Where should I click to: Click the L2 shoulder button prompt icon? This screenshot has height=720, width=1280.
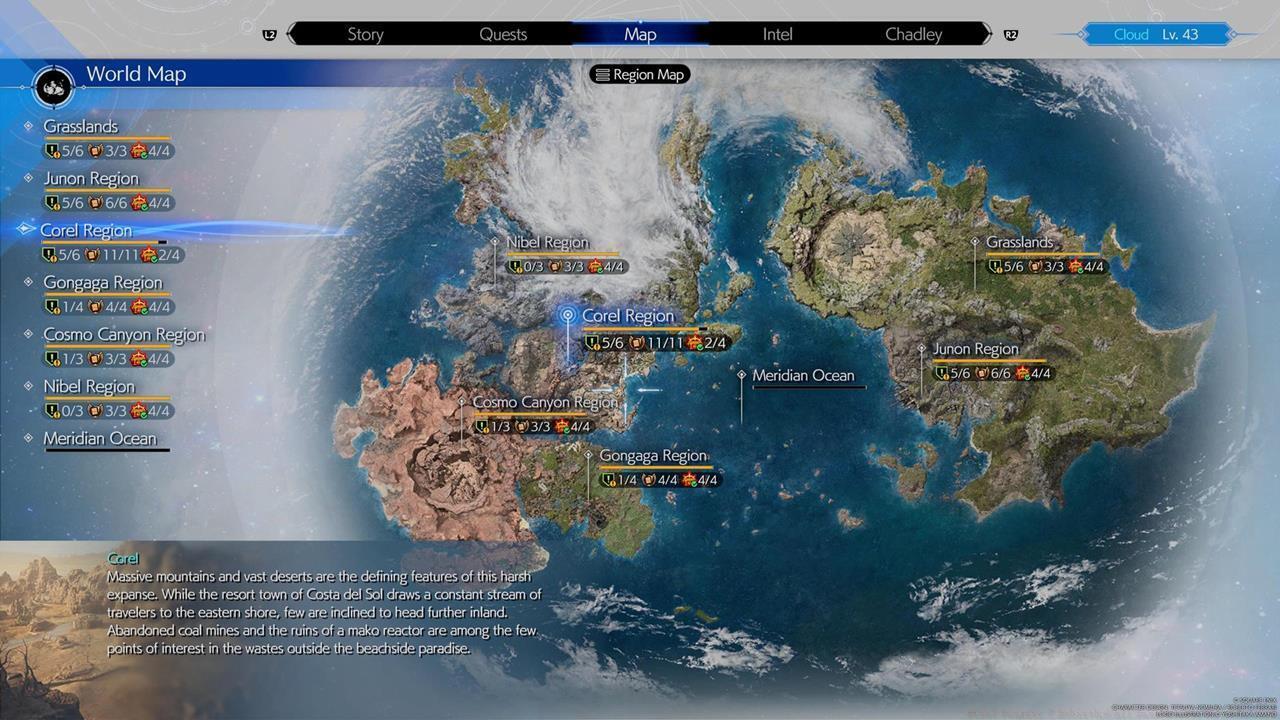tap(269, 33)
